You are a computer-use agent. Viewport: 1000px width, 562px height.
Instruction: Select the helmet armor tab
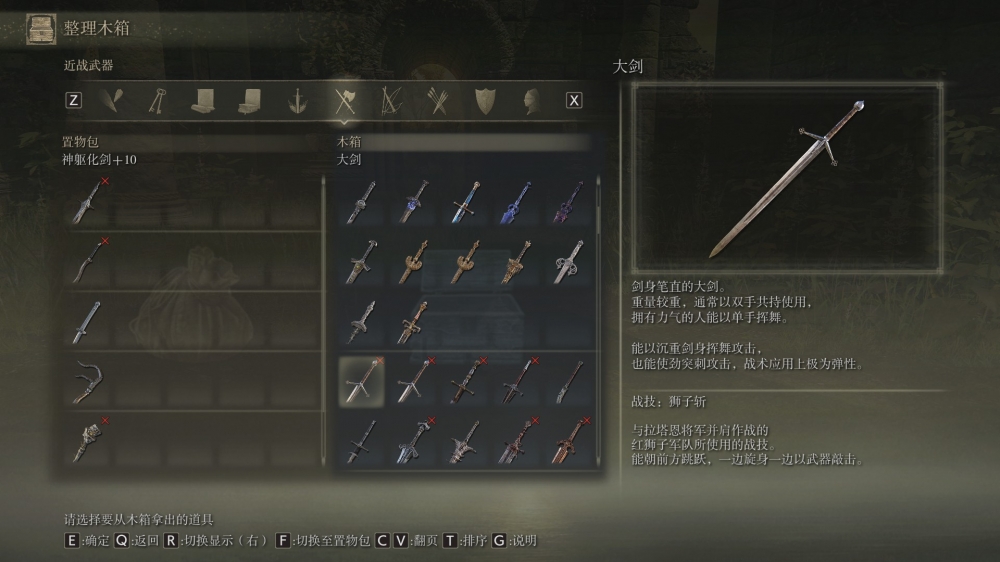[x=532, y=100]
